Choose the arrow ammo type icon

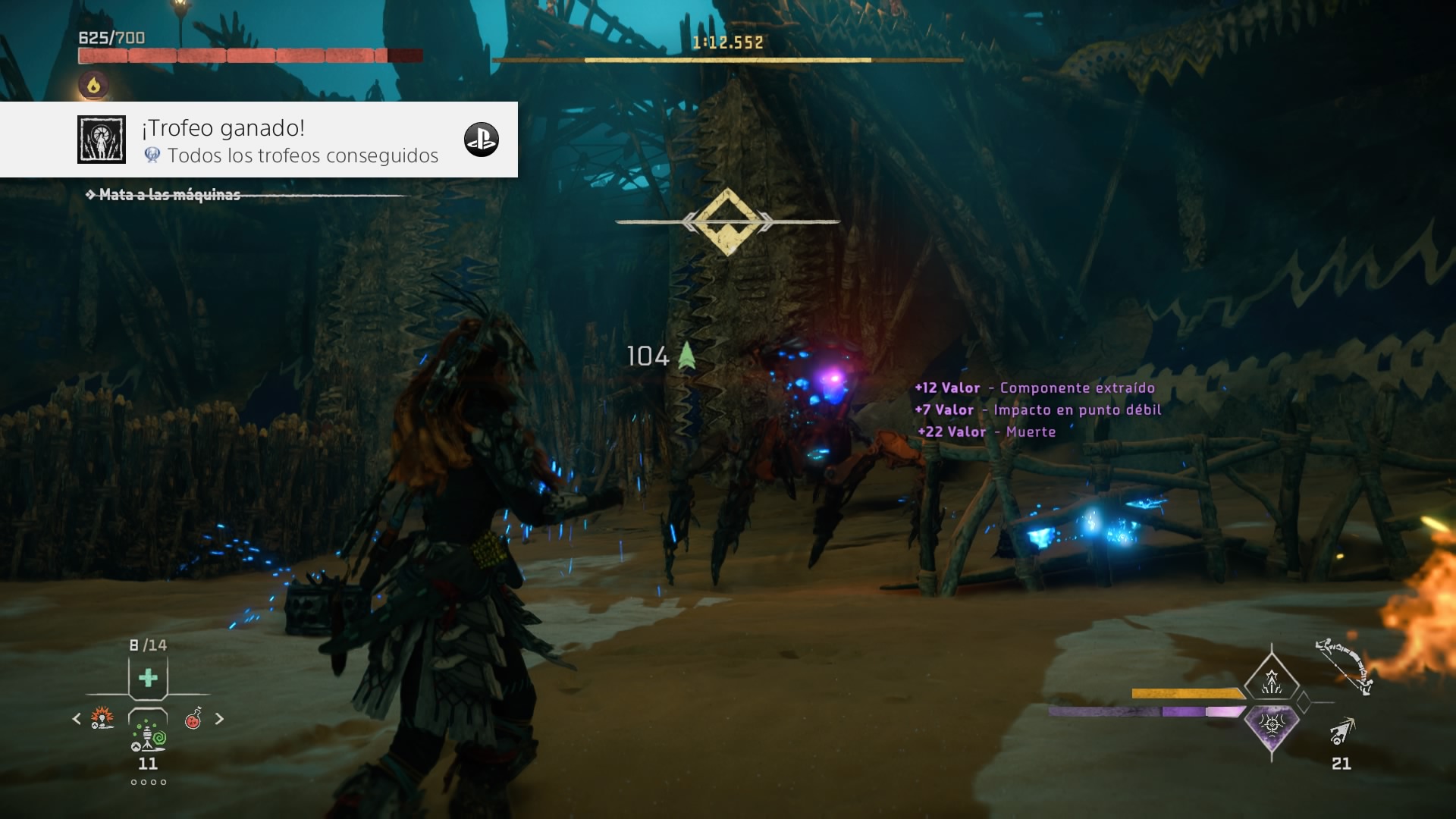1342,730
